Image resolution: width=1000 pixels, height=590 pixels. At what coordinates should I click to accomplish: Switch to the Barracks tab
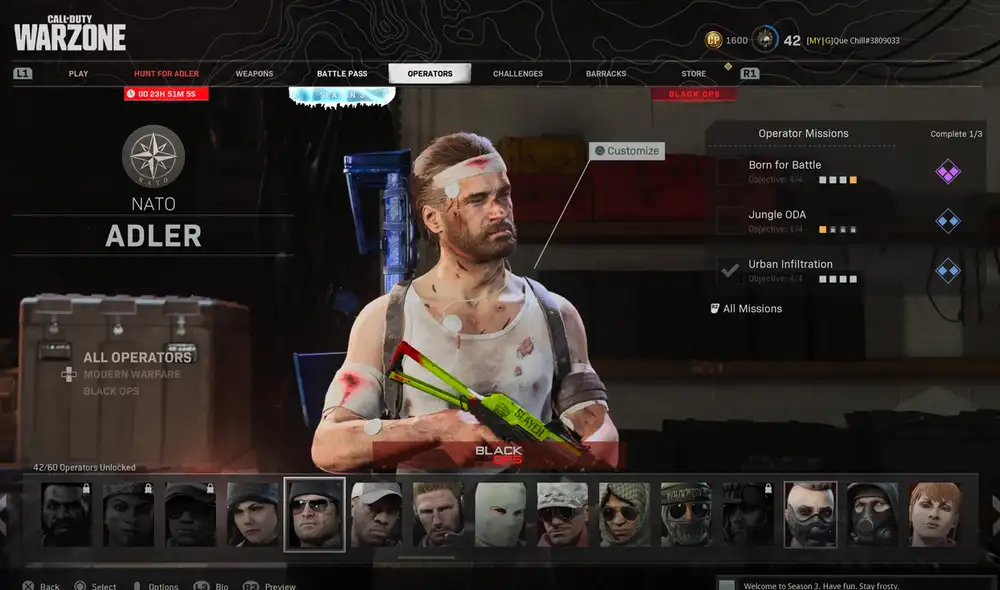(606, 74)
